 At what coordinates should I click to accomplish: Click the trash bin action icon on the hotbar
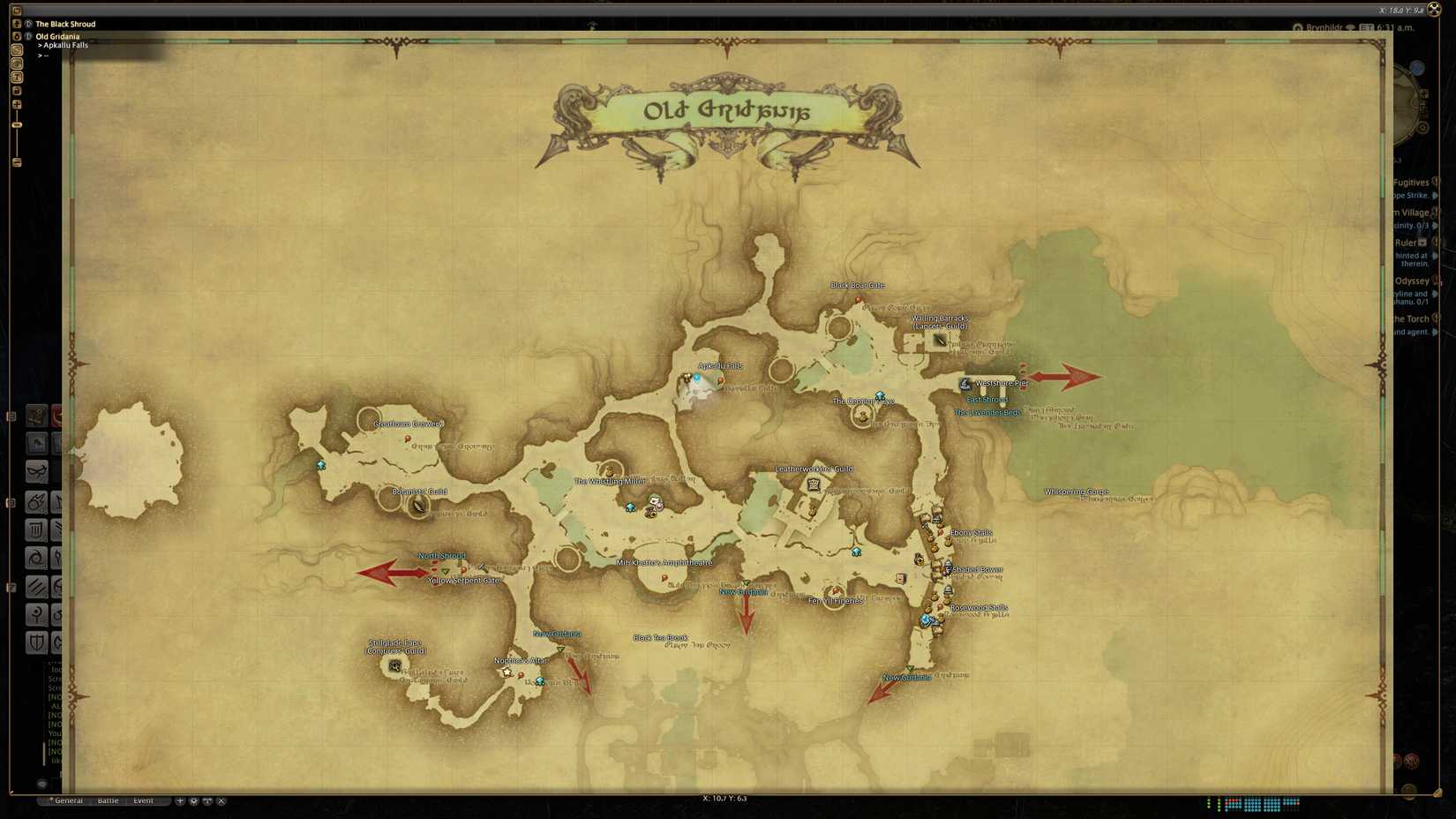tap(36, 527)
